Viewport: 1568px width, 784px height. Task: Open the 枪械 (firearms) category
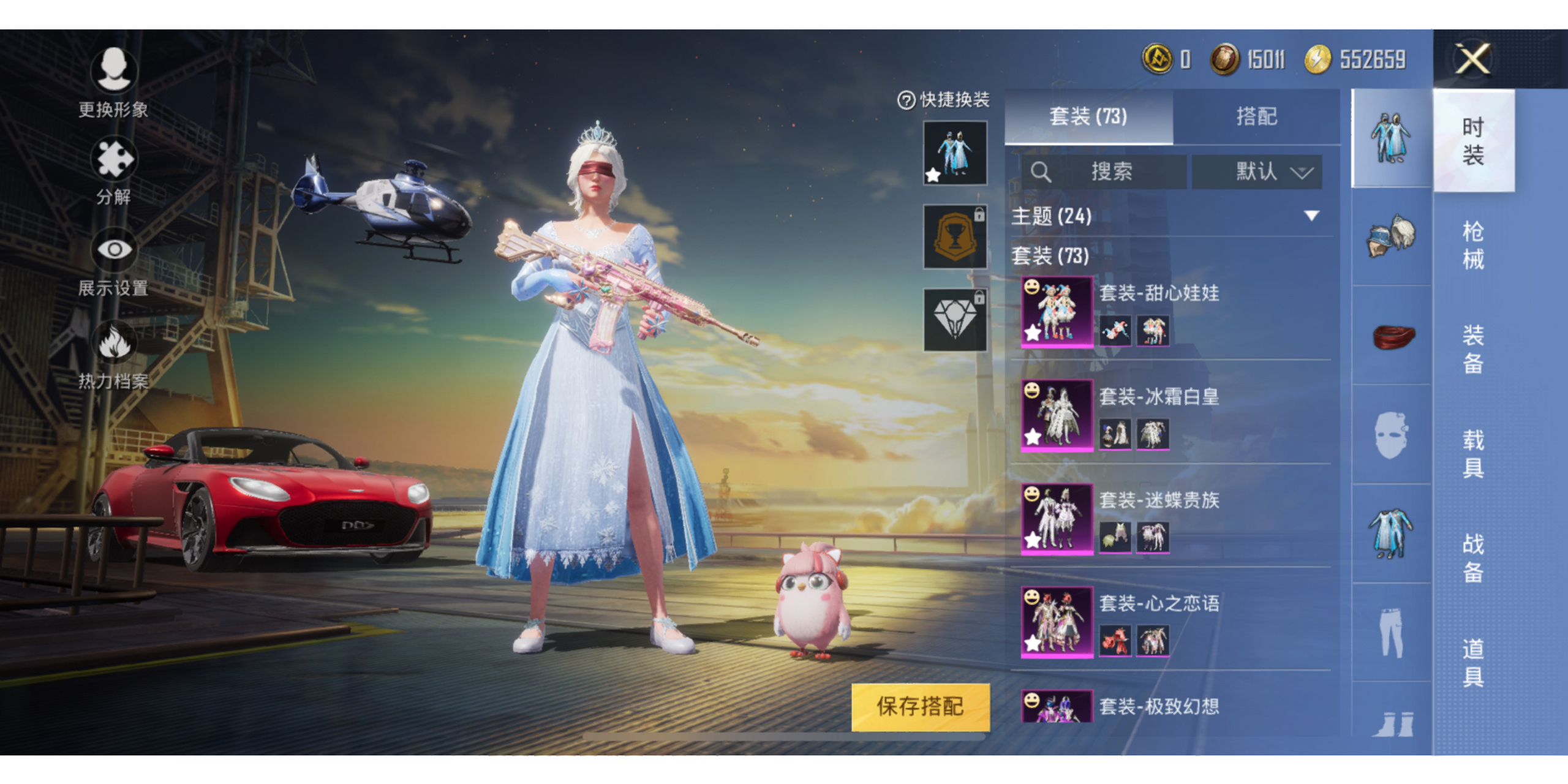(1473, 245)
